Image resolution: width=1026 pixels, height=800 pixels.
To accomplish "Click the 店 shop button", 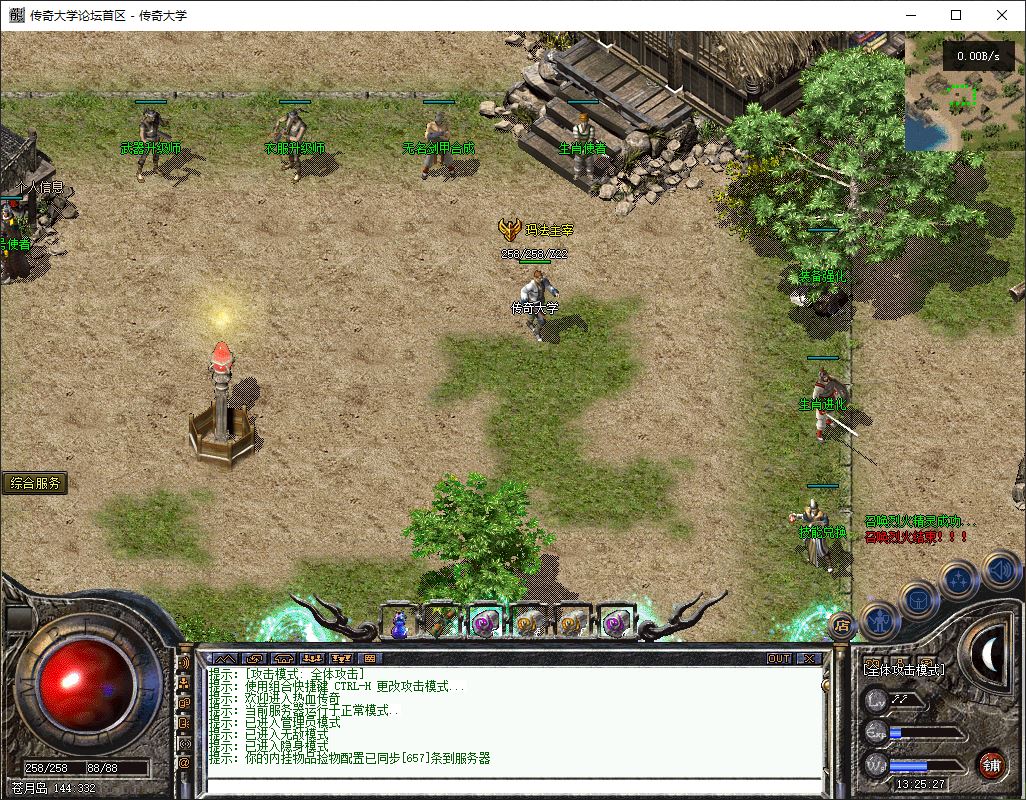I will (x=841, y=625).
